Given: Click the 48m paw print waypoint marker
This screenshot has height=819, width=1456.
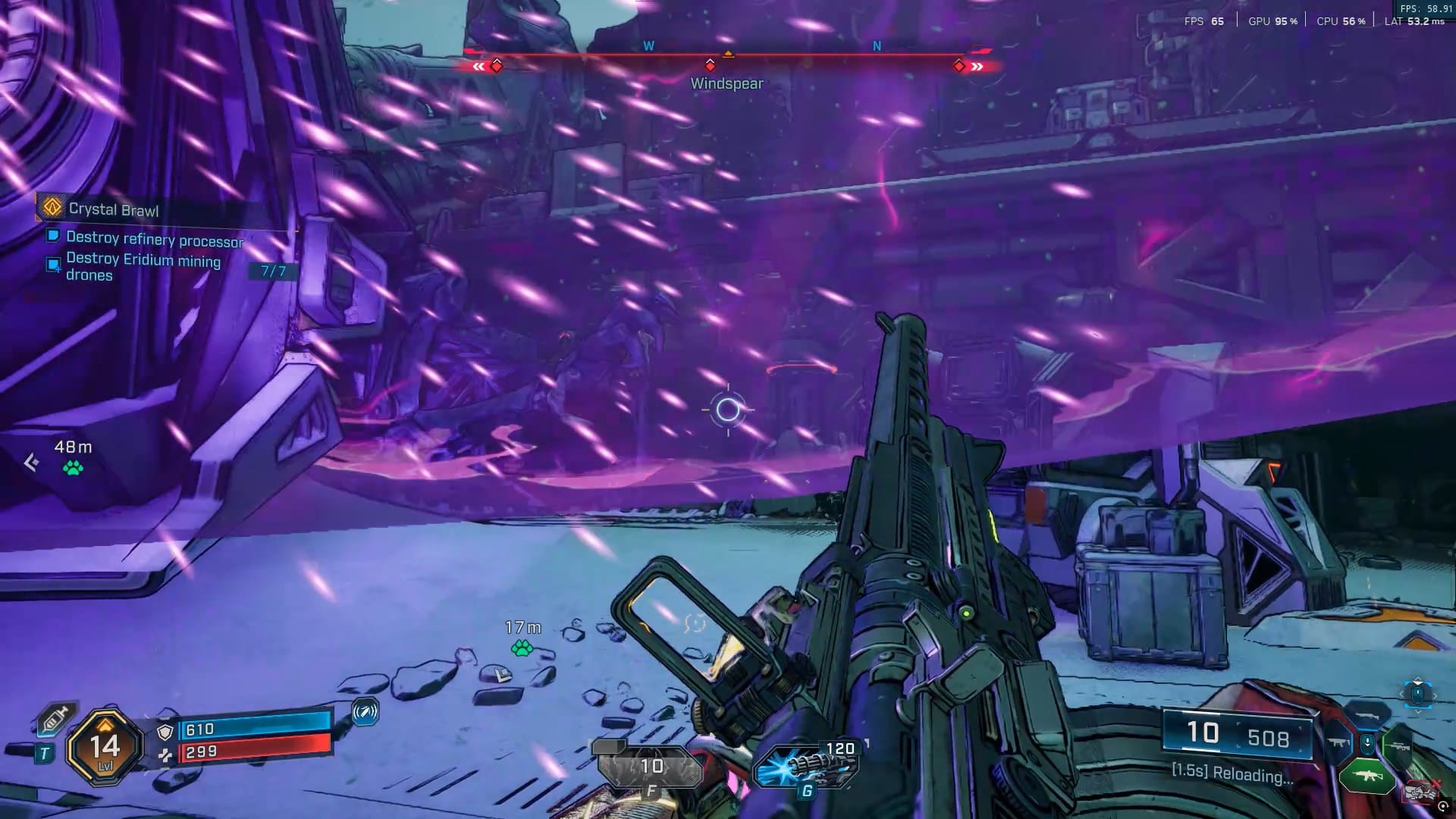Looking at the screenshot, I should [x=73, y=468].
